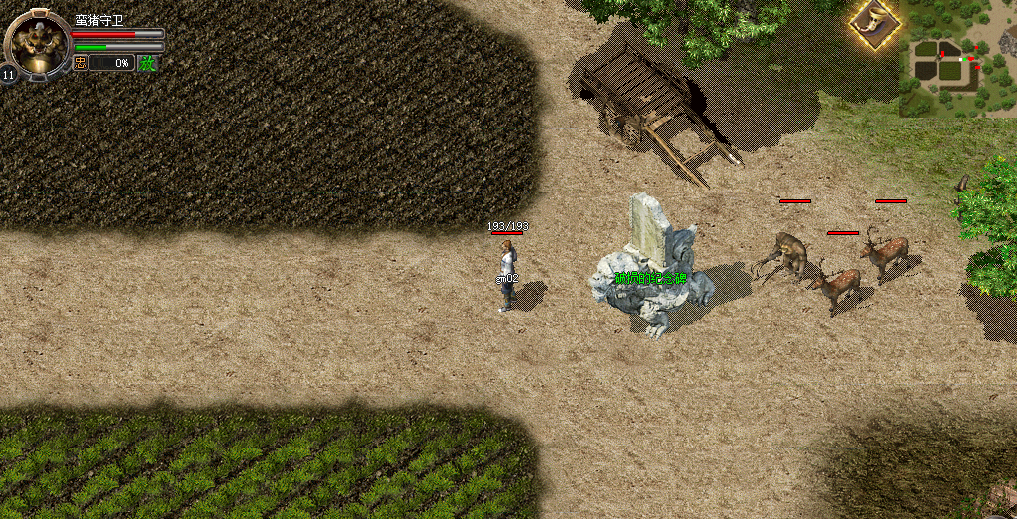1017x519 pixels.
Task: Click the green 放 release pet button
Action: tap(147, 63)
